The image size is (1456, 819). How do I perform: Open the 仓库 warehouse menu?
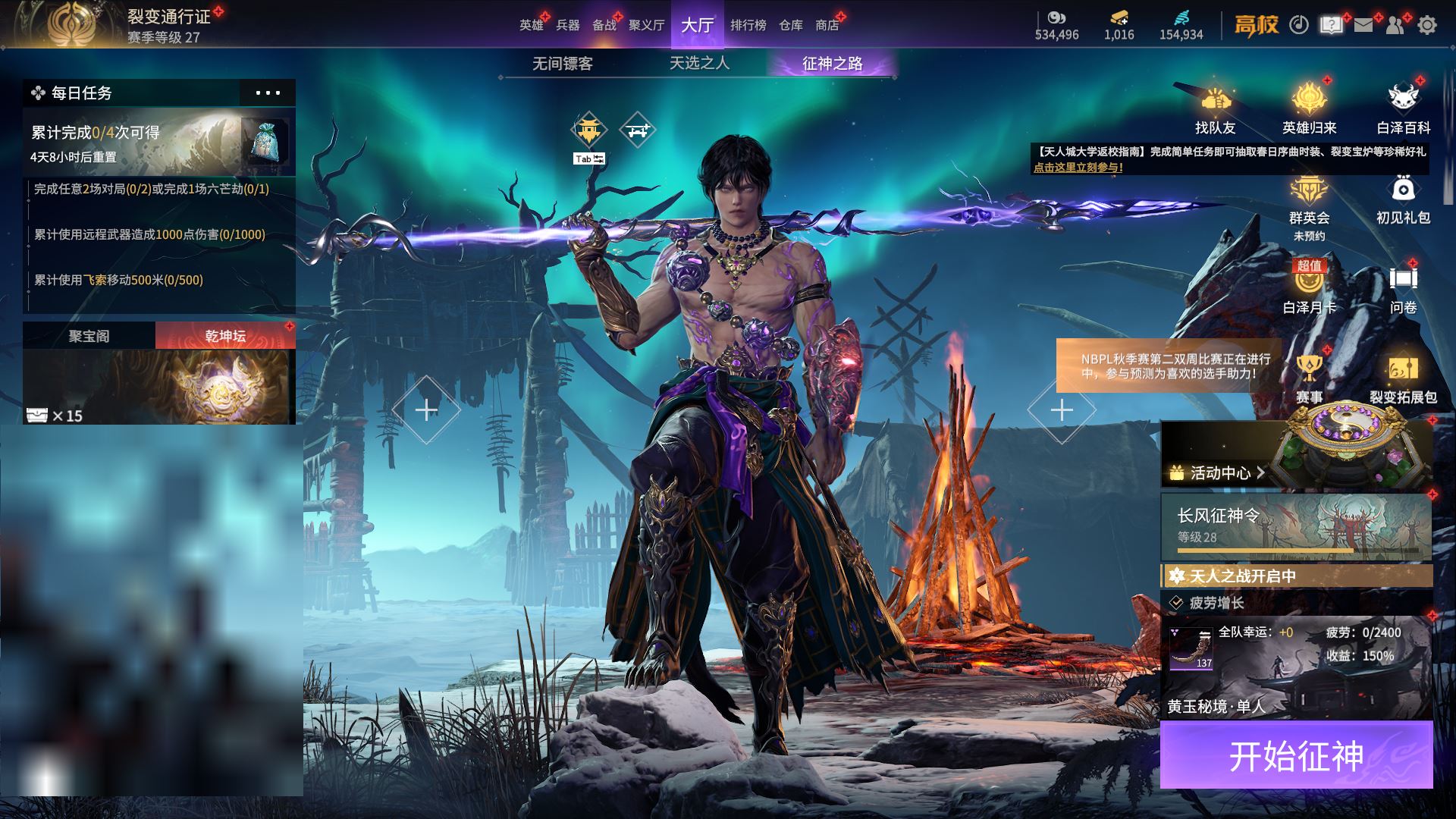point(790,25)
